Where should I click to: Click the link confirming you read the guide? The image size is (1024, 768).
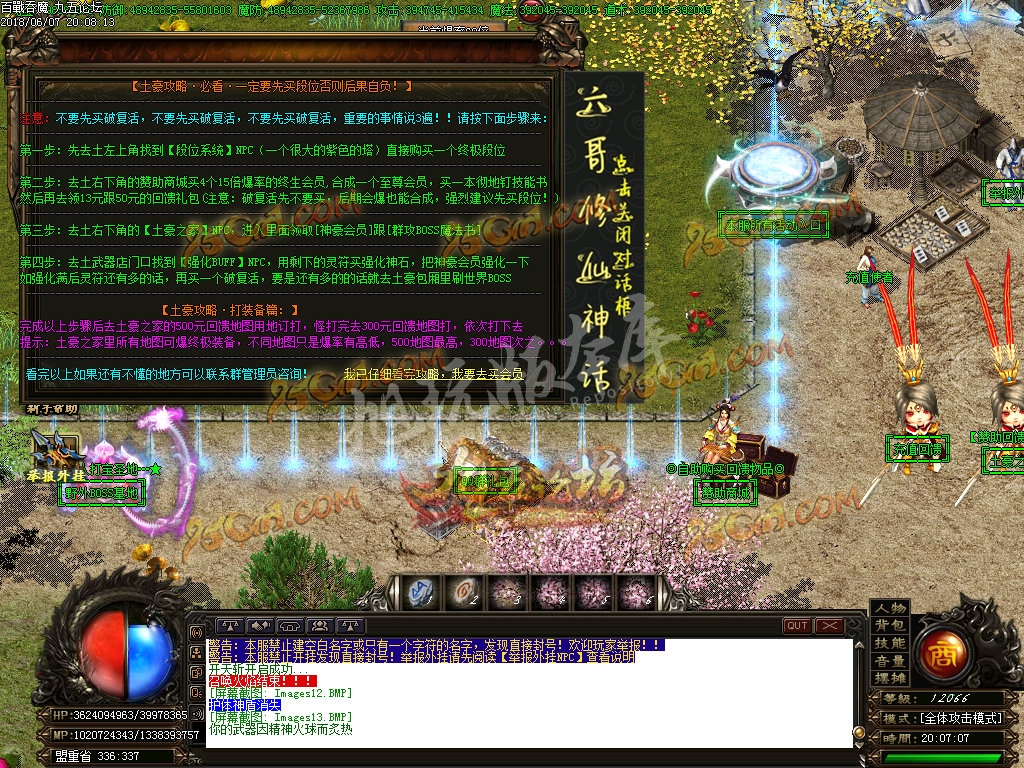tap(433, 373)
